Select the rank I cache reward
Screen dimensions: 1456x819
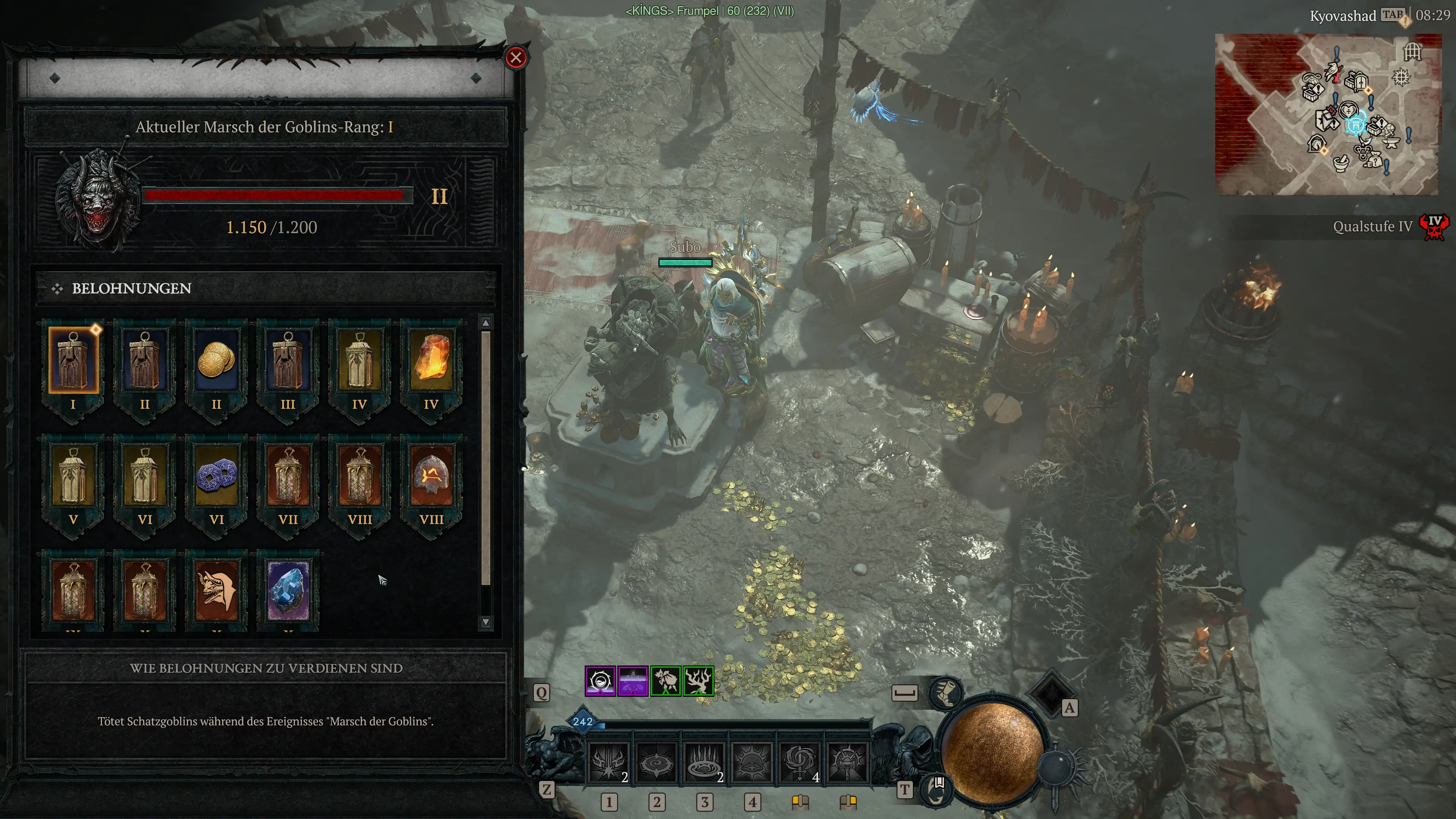point(73,360)
